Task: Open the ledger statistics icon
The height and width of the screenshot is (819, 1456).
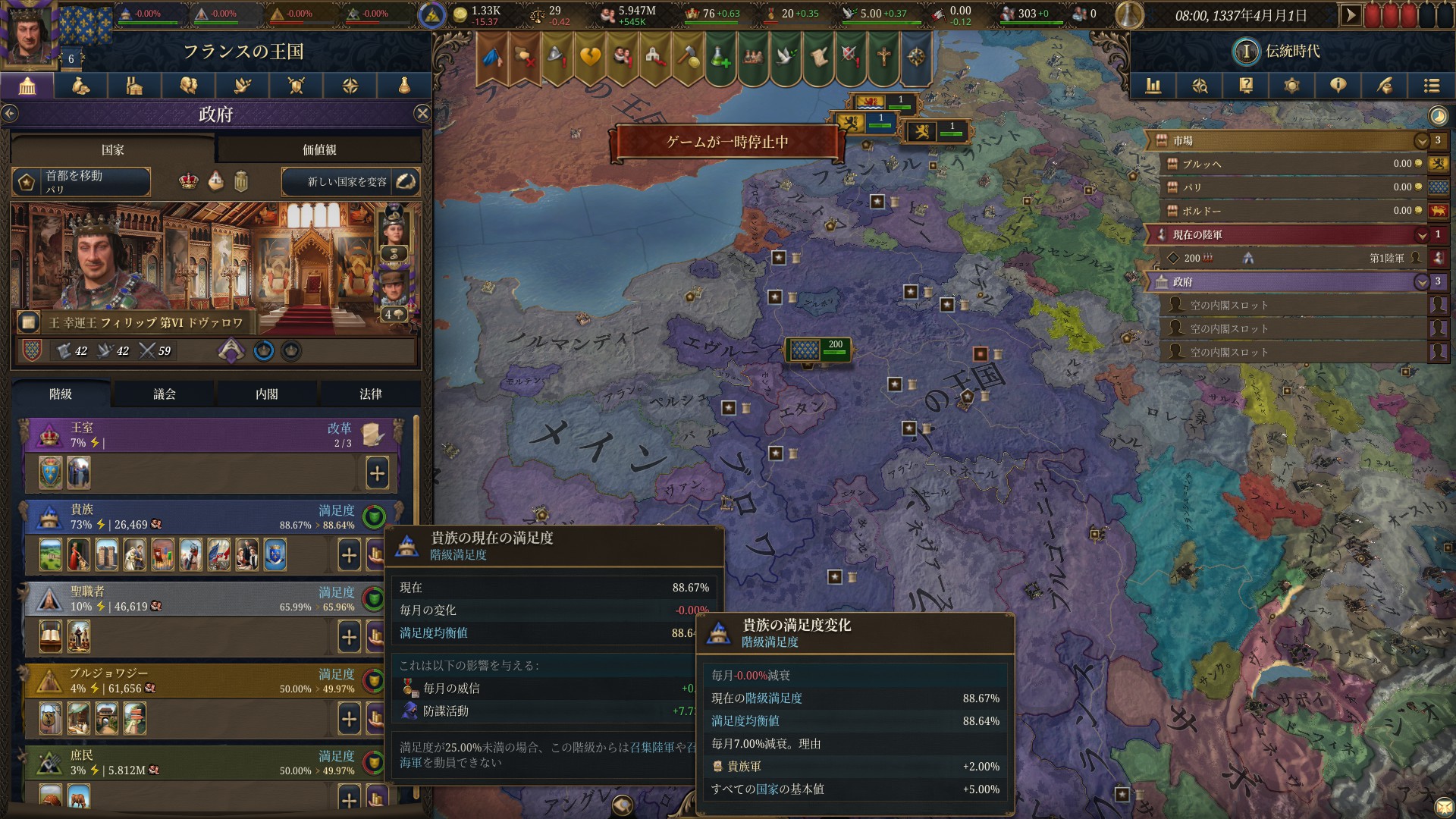Action: 1153,86
